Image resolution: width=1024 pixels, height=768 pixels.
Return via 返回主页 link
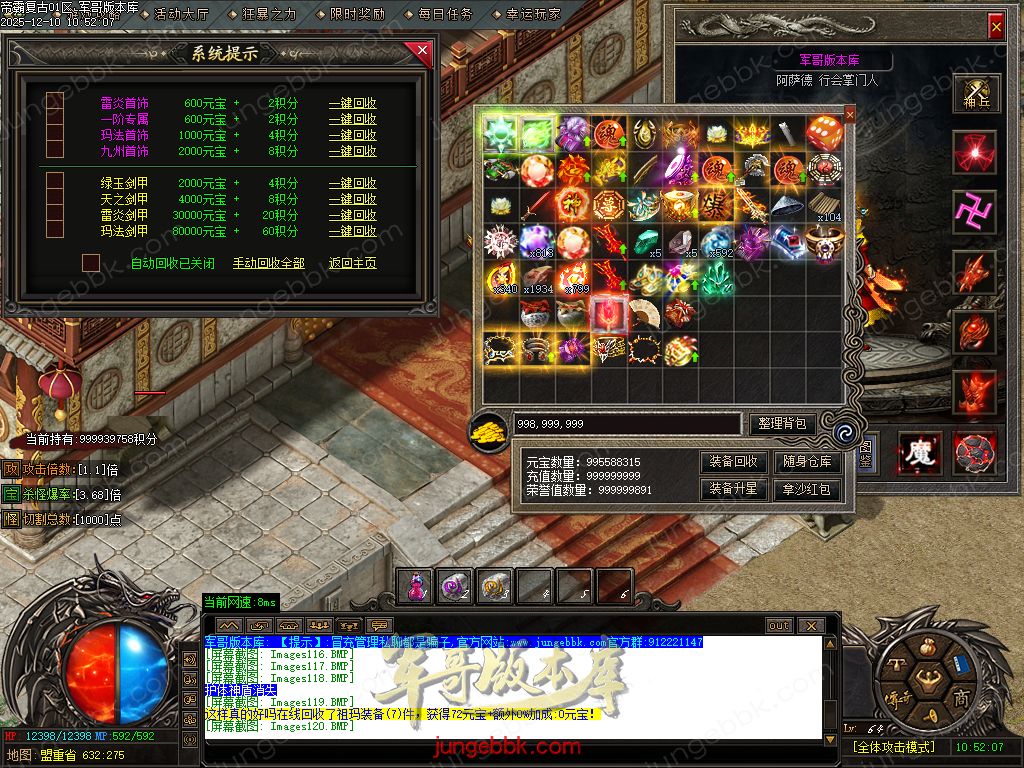pyautogui.click(x=352, y=263)
